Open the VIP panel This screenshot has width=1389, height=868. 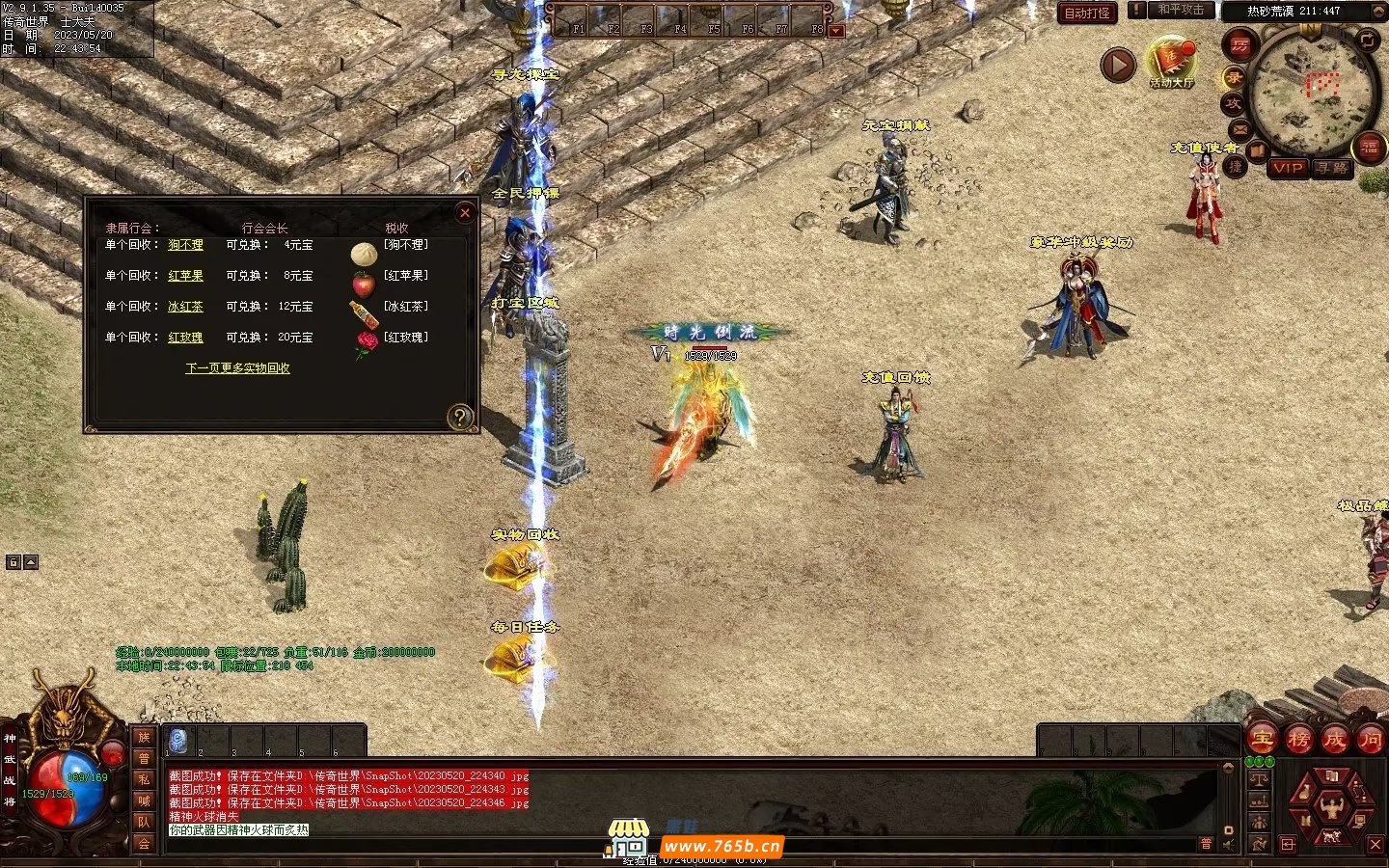(1287, 168)
